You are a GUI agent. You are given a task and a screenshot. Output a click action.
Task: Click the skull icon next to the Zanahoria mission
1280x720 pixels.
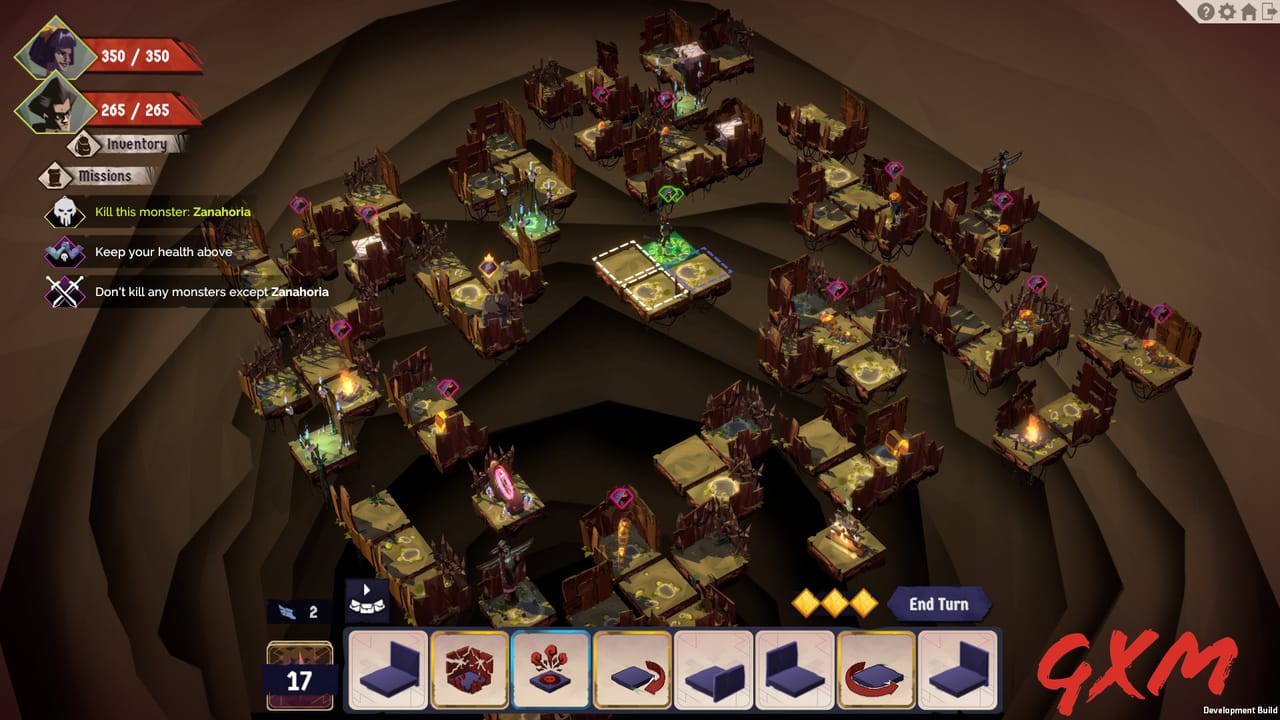pyautogui.click(x=64, y=212)
